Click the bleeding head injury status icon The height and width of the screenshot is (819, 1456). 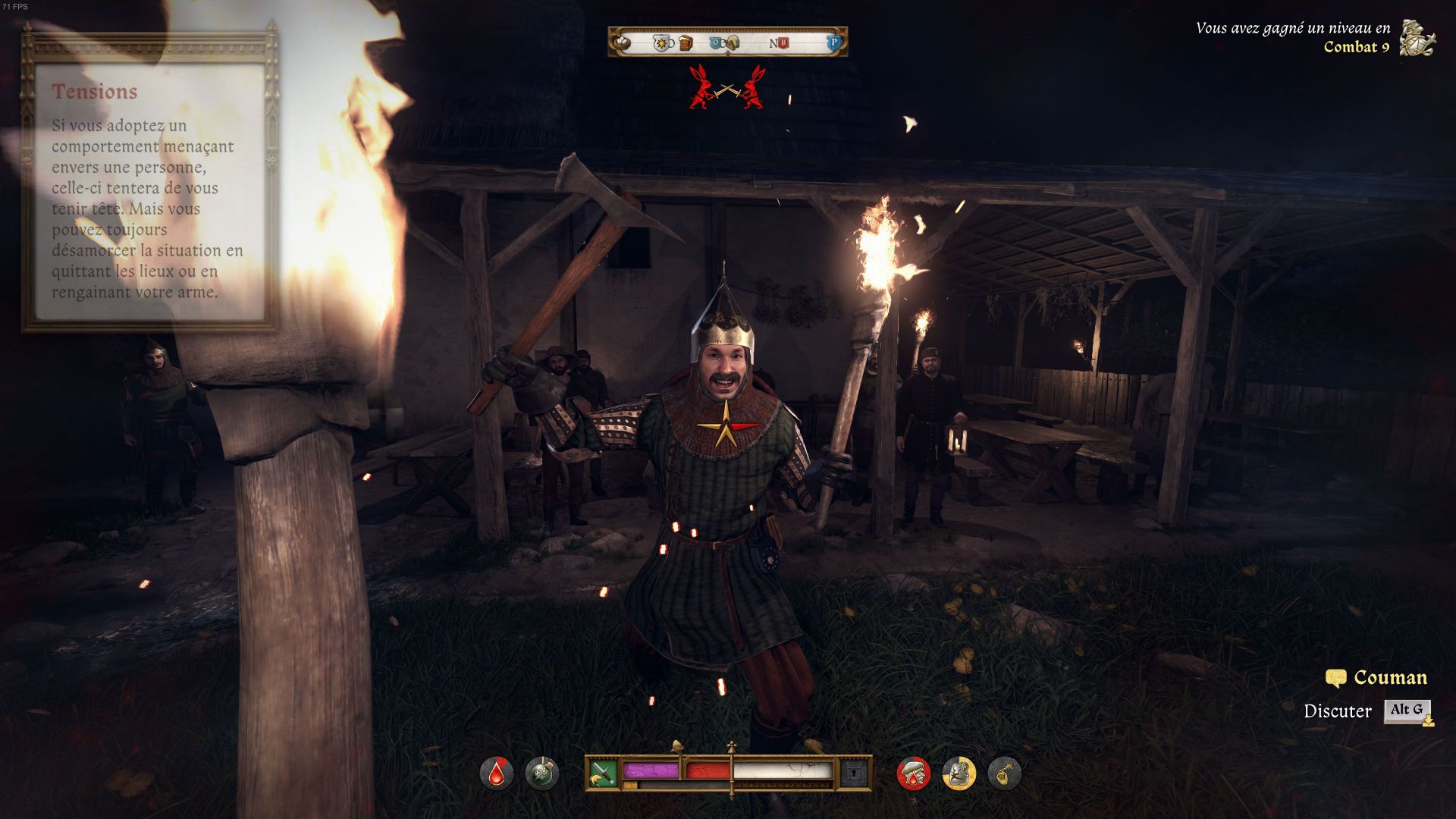click(x=913, y=774)
